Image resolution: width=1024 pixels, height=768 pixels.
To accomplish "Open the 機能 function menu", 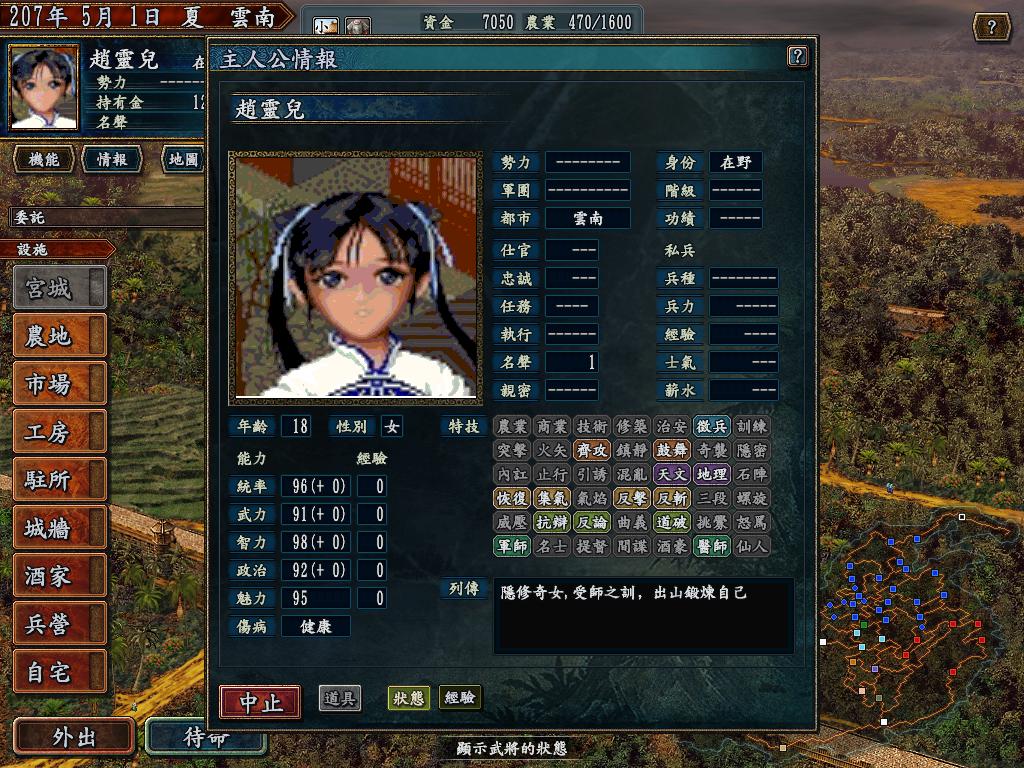I will (44, 159).
